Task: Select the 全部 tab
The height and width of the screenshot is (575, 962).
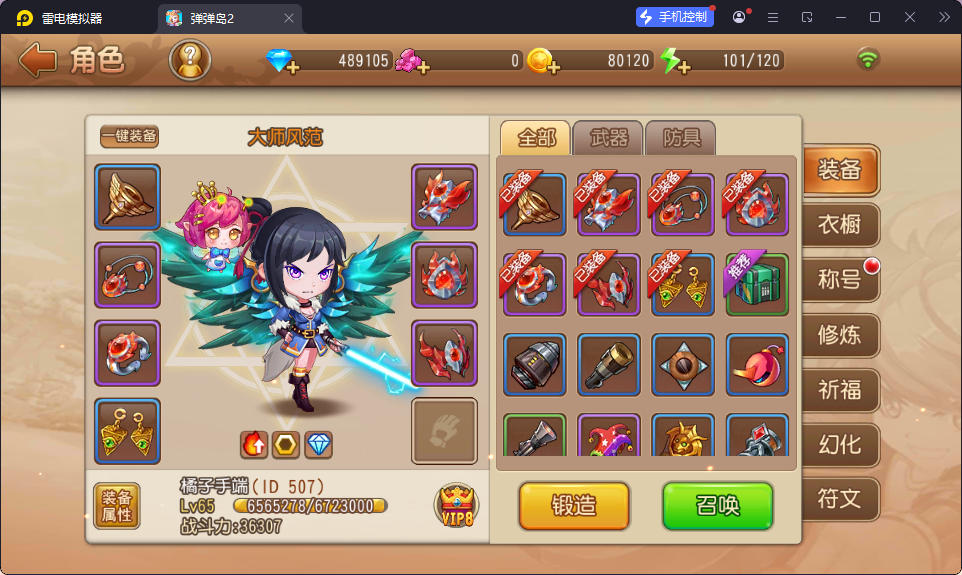Action: point(535,138)
